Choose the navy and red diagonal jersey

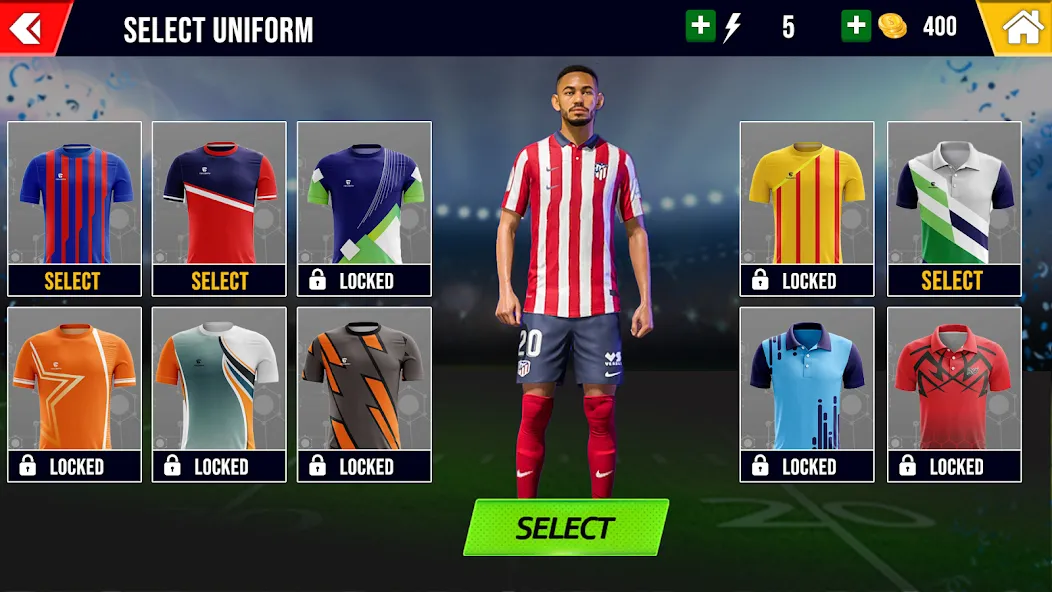point(219,208)
